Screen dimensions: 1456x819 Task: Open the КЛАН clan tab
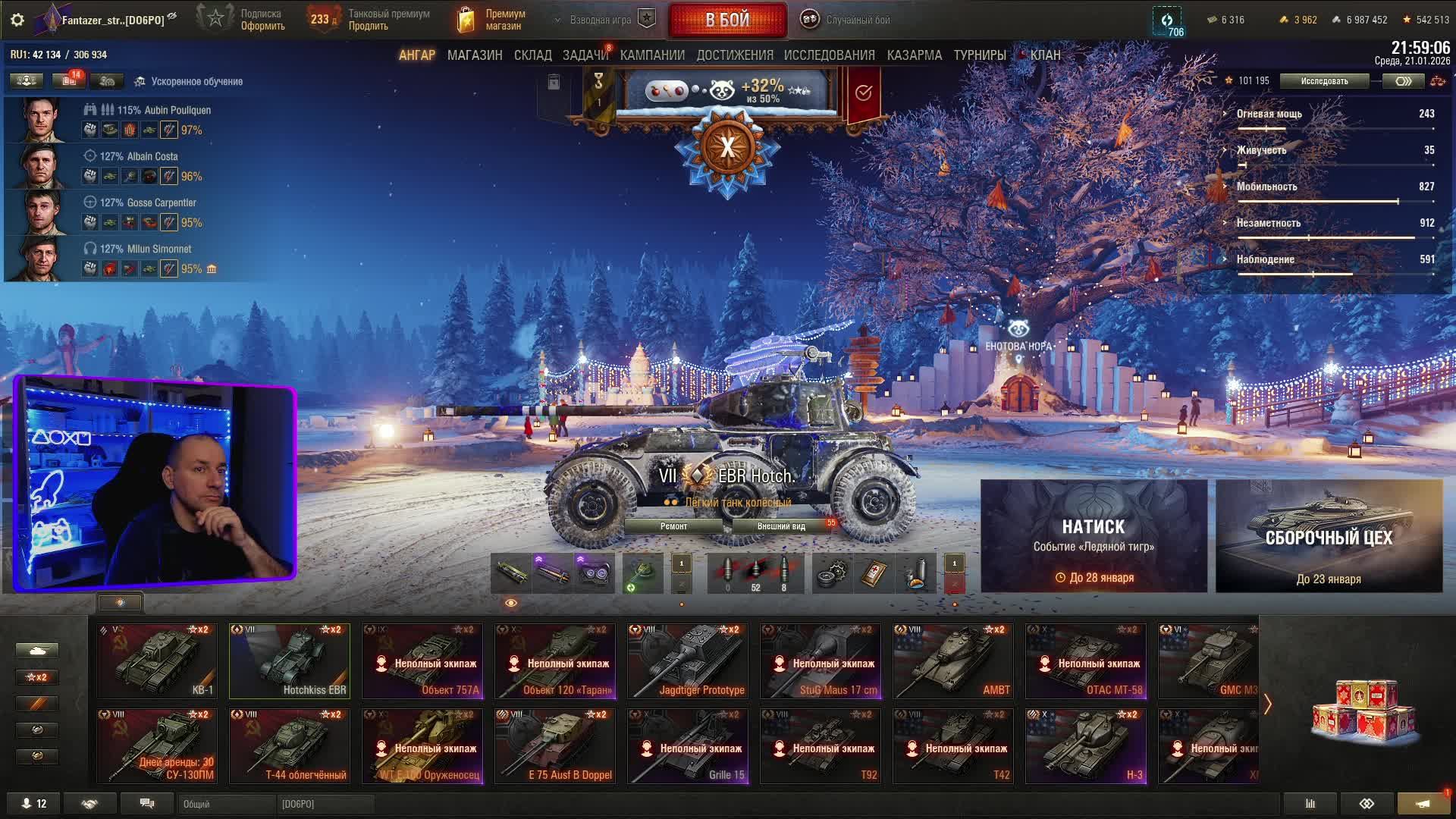tap(1045, 55)
